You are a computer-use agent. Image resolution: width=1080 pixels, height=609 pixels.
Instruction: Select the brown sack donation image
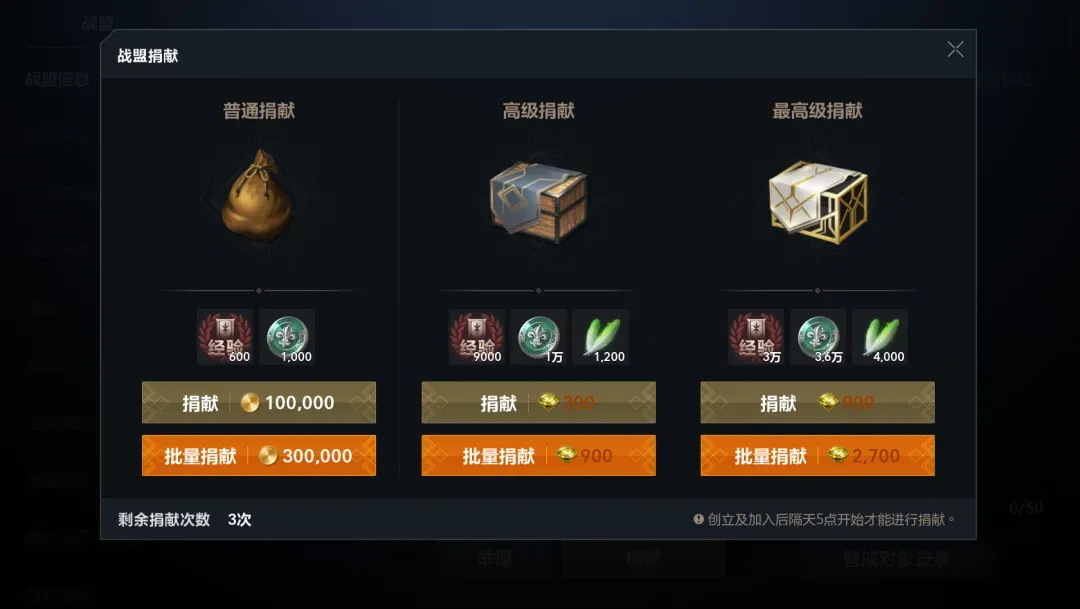point(259,195)
